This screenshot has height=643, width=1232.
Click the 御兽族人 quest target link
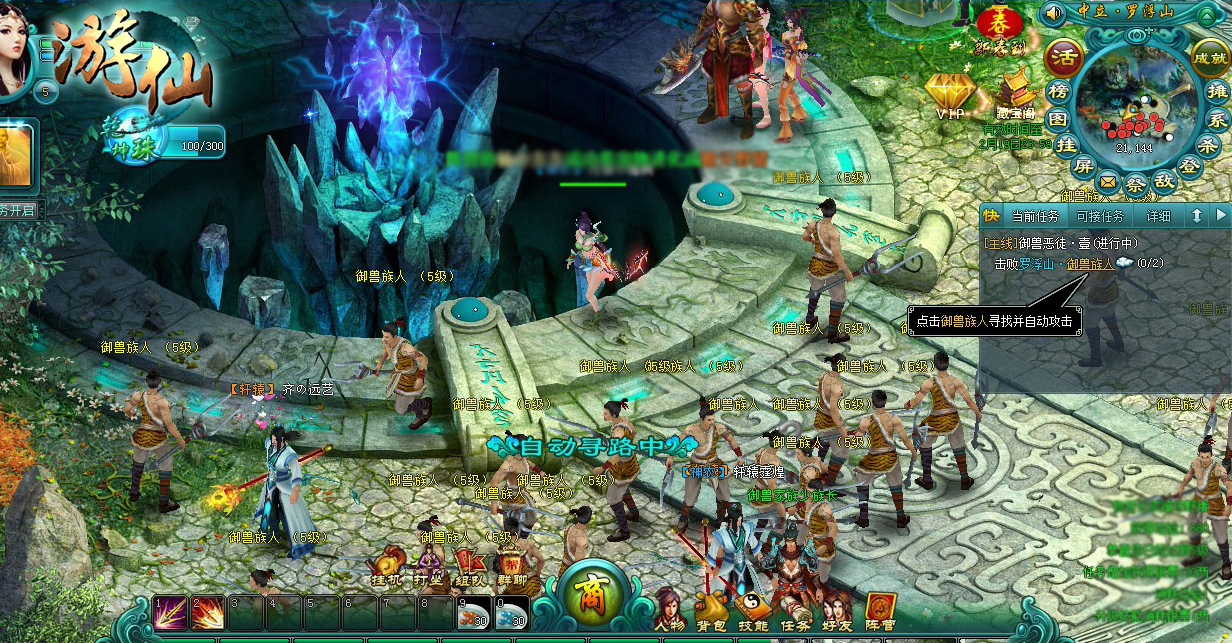click(x=1090, y=263)
